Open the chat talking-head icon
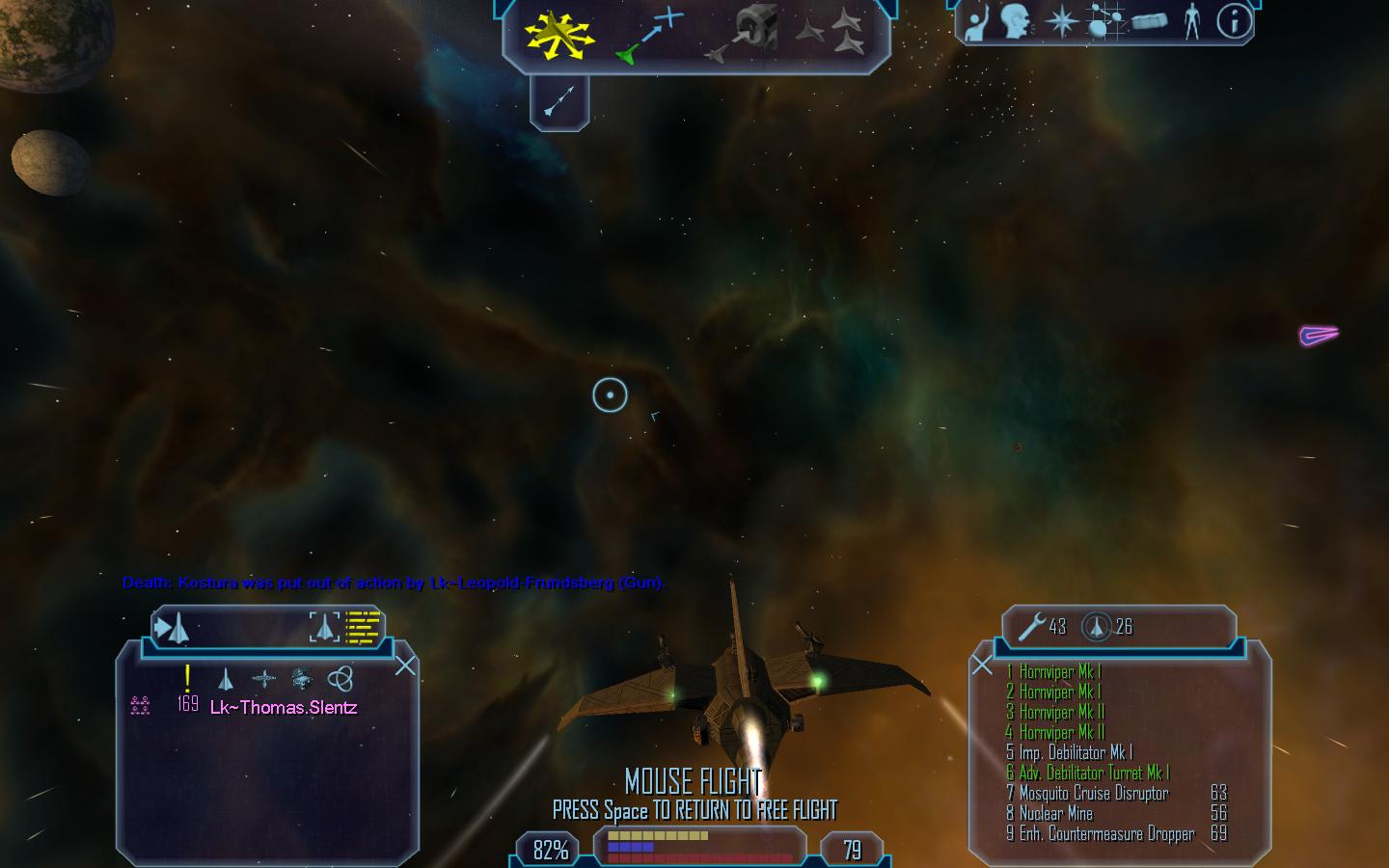 click(1016, 21)
